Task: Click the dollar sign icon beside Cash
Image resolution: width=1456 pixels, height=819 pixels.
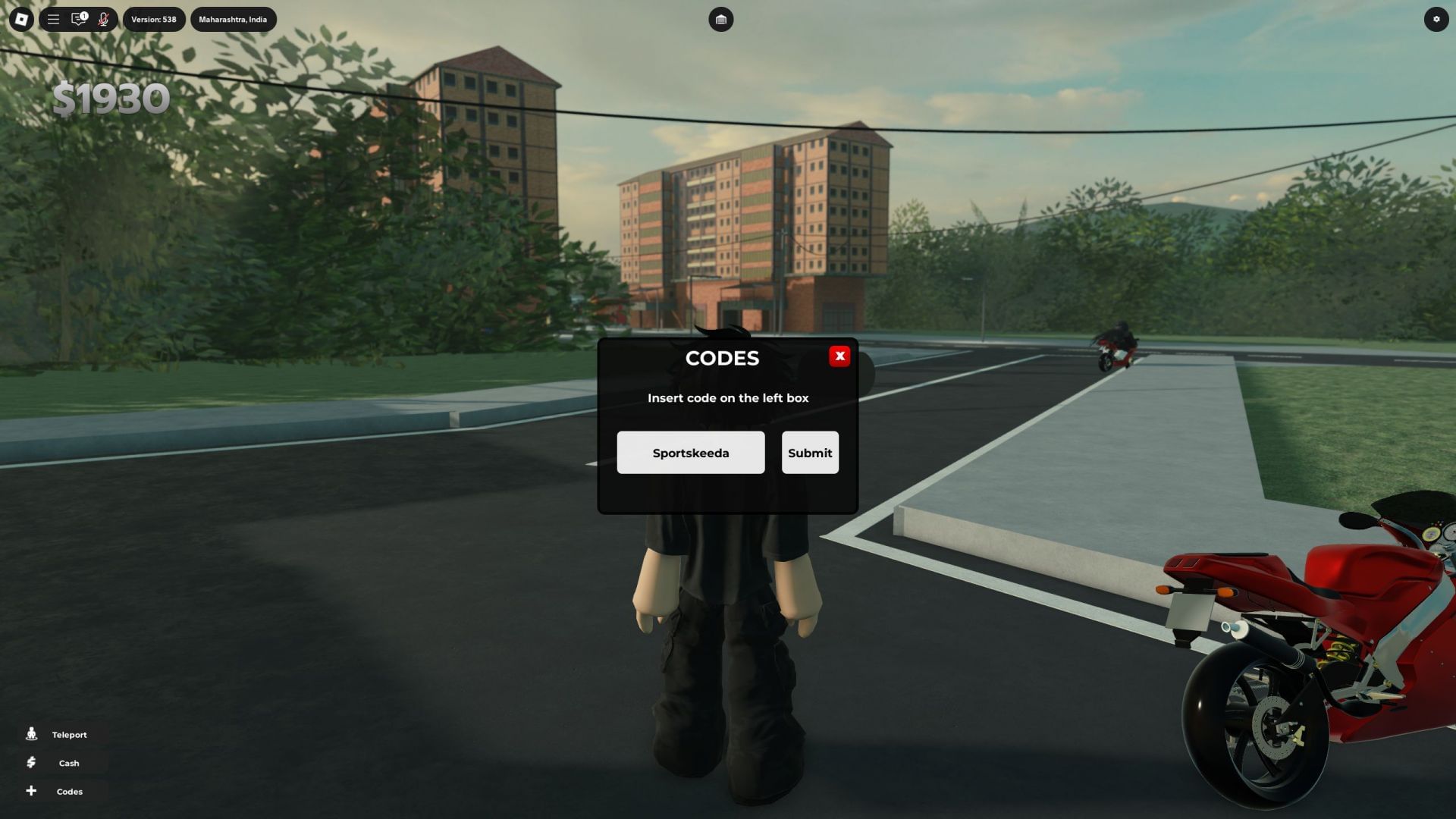Action: pos(31,763)
